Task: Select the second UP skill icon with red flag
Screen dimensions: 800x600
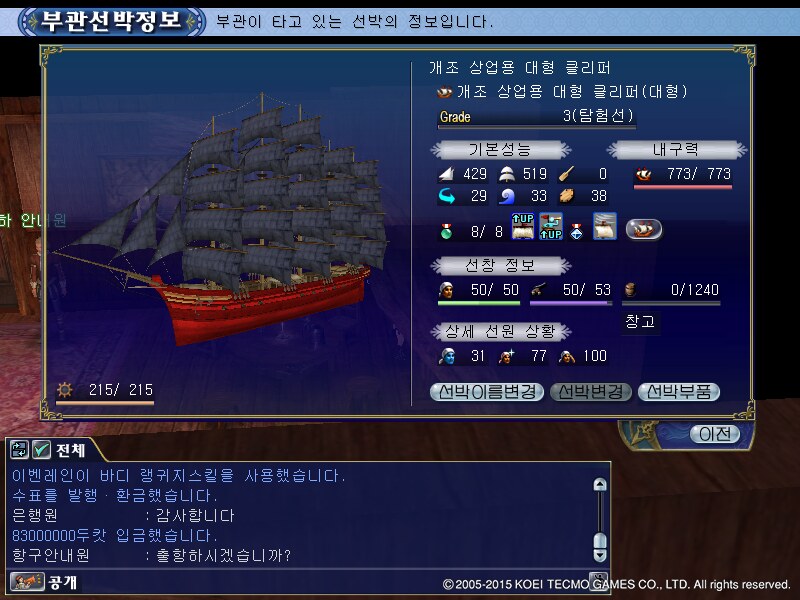Action: 551,228
